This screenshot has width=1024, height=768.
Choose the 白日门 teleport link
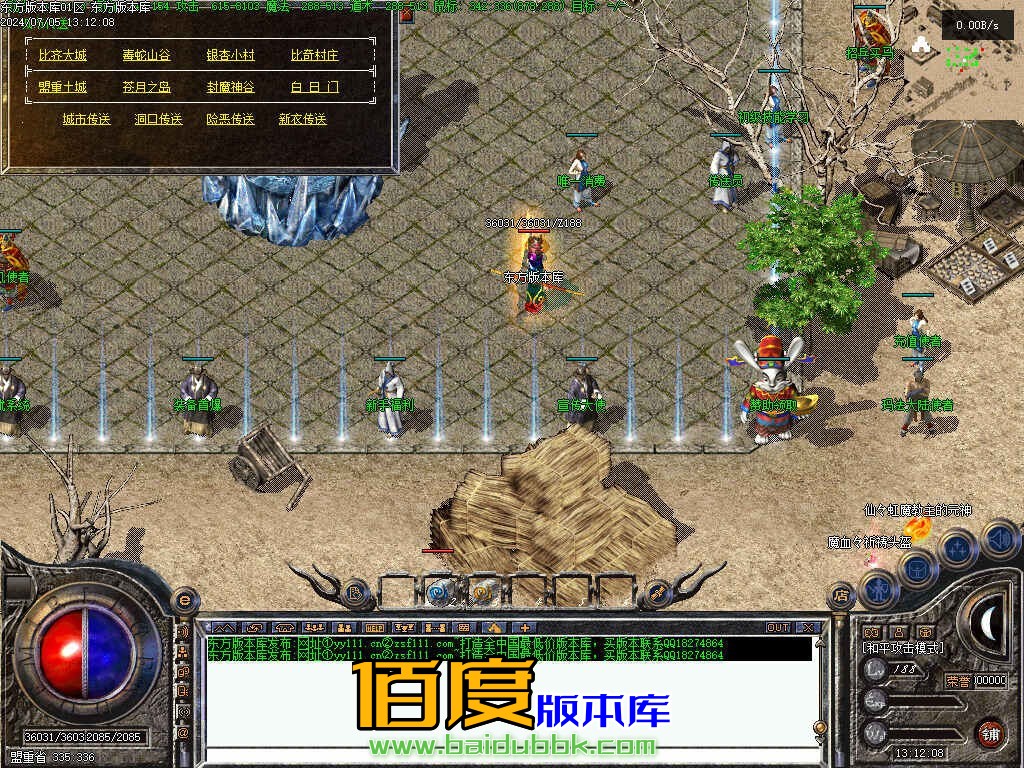pyautogui.click(x=315, y=88)
